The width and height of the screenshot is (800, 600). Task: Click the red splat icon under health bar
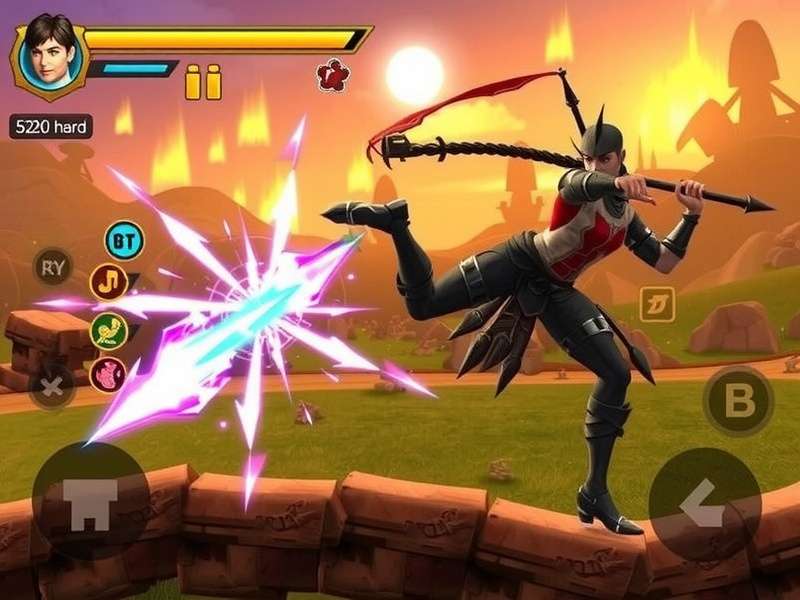point(331,75)
